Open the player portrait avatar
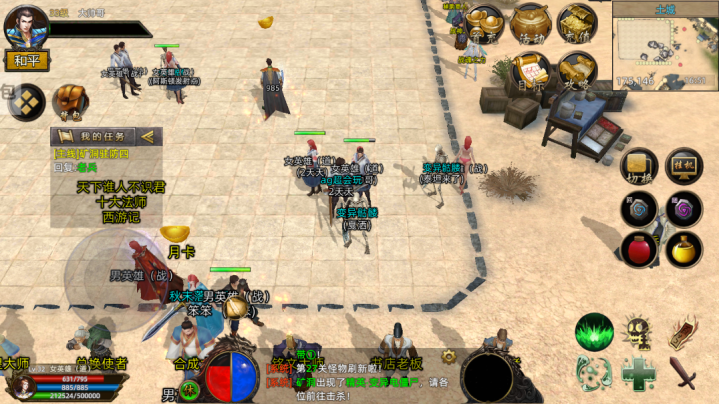This screenshot has width=719, height=404. 25,25
